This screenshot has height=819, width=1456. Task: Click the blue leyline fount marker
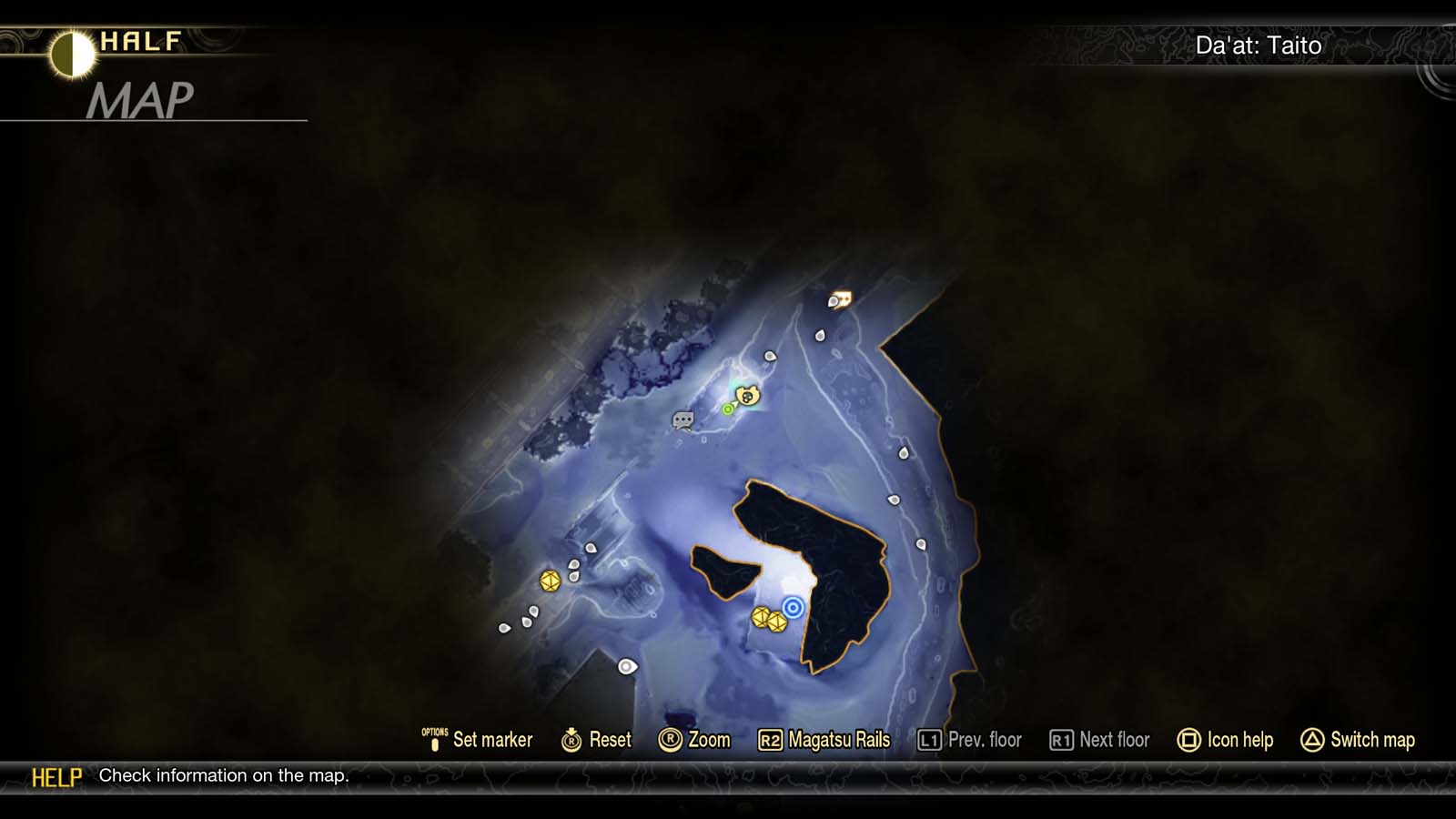click(x=793, y=608)
